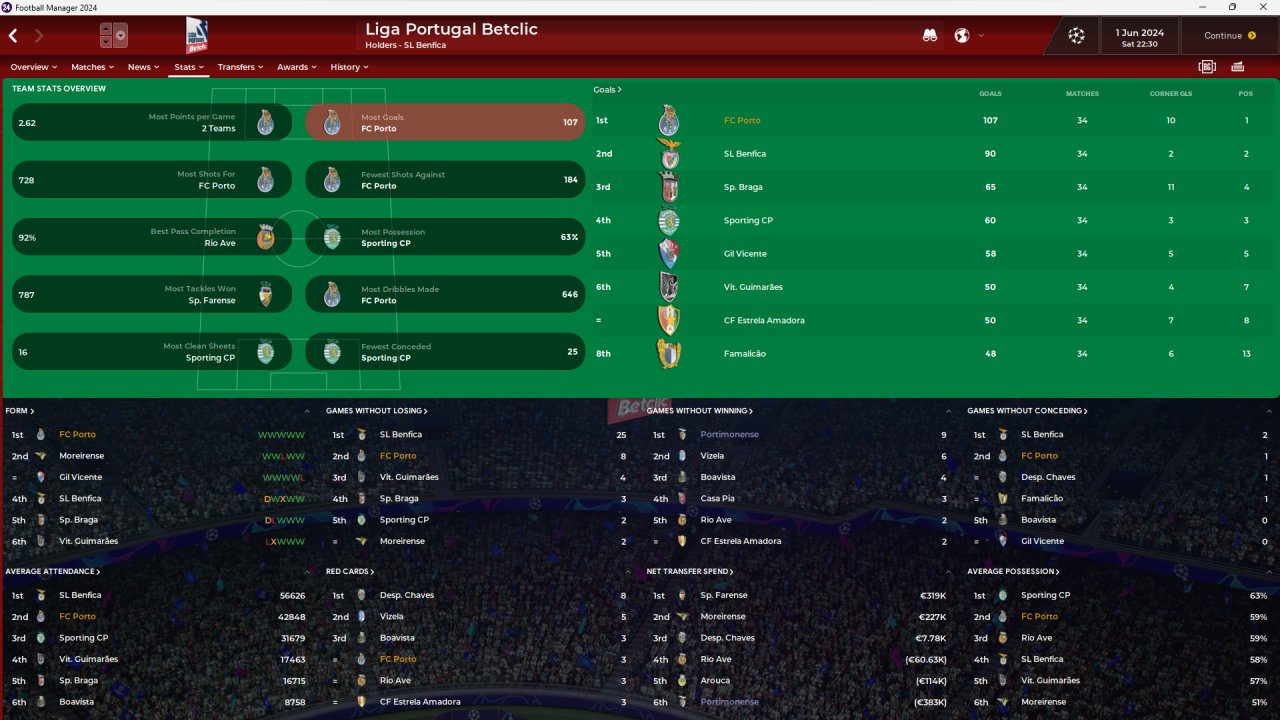Click the date and time display
This screenshot has width=1280, height=720.
[x=1140, y=37]
